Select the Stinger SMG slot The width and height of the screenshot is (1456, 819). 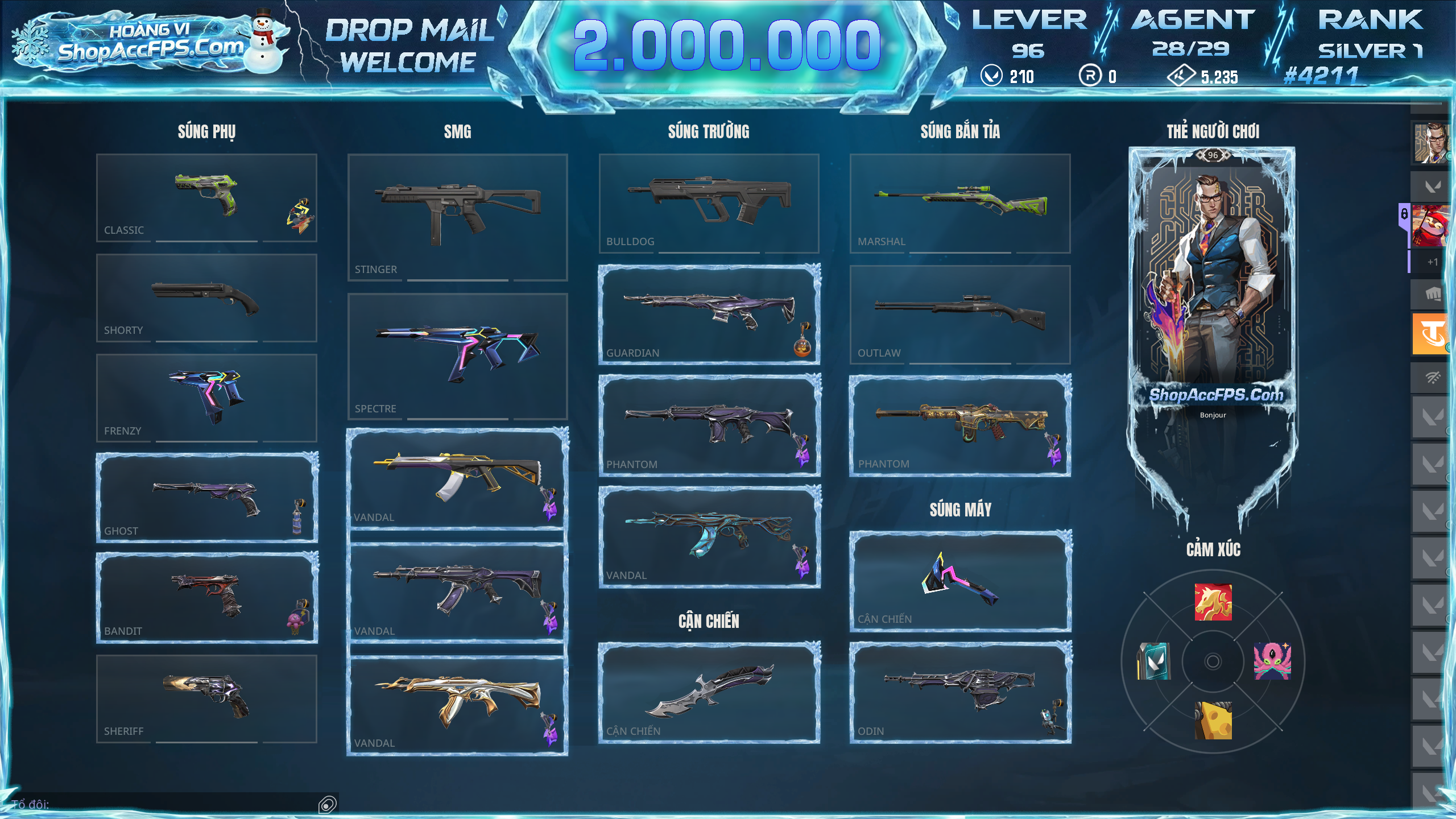pyautogui.click(x=457, y=217)
